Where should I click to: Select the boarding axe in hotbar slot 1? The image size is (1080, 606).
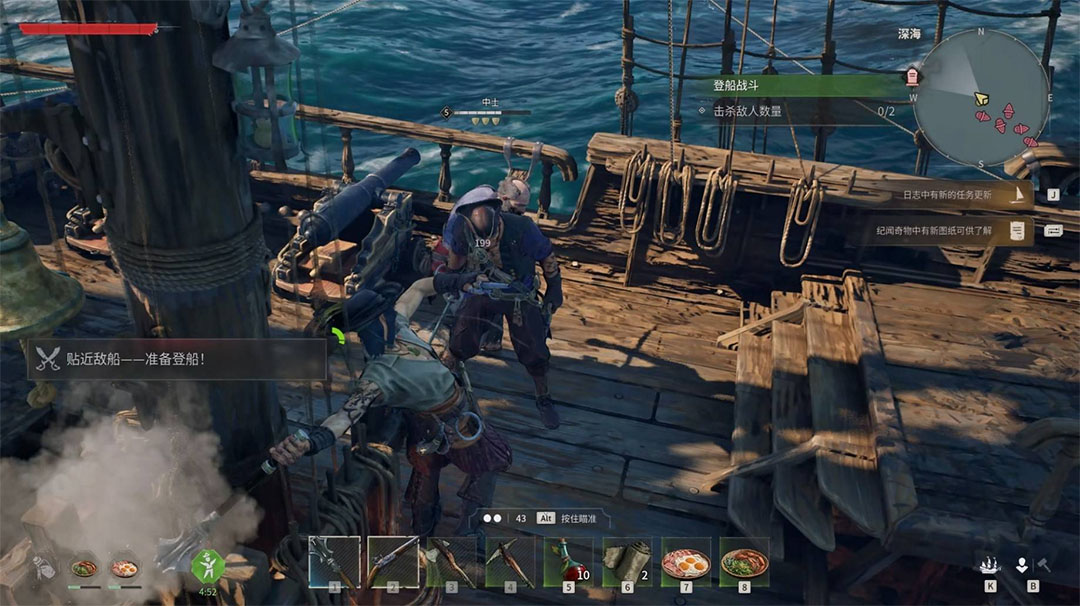click(x=333, y=561)
